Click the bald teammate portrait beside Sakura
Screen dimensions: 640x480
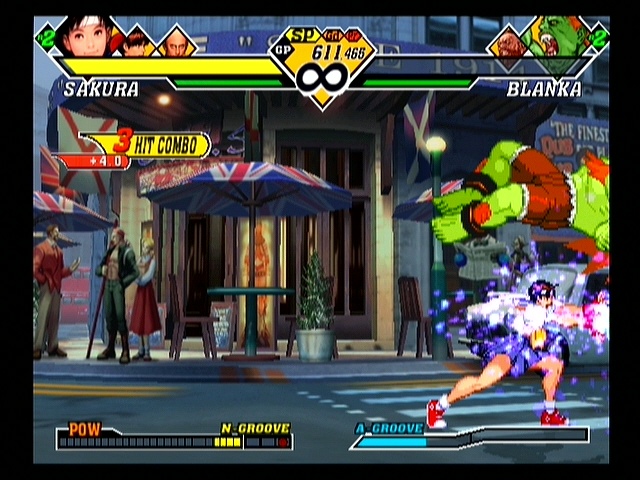click(x=176, y=42)
